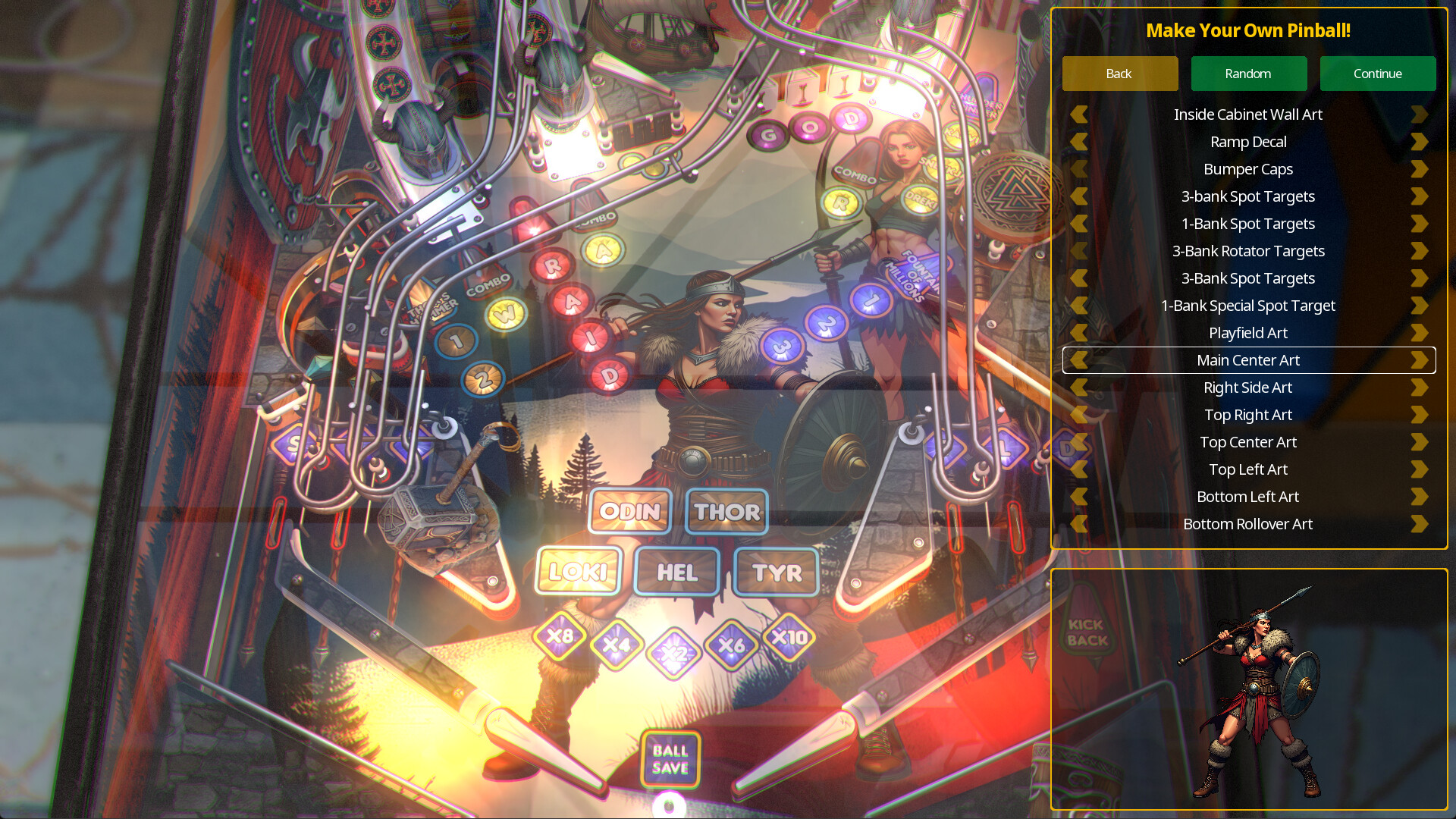Click the valkyrie art preview image
Screen dimensions: 1456x819
tap(1259, 690)
